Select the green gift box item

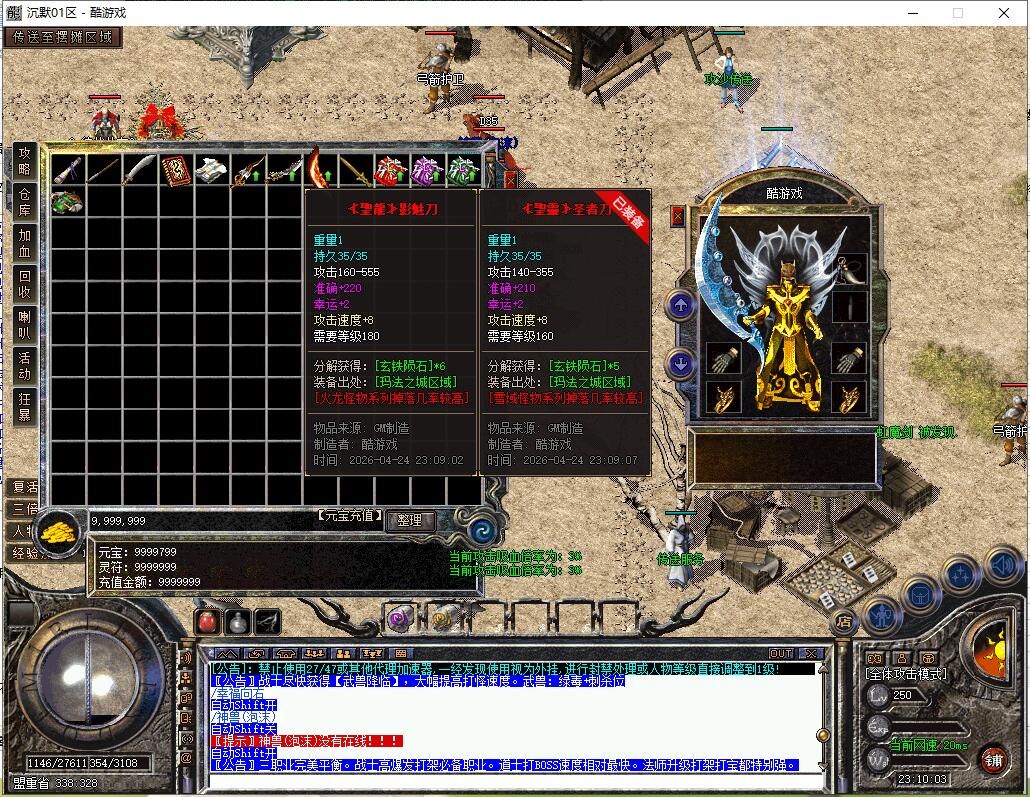click(x=463, y=171)
